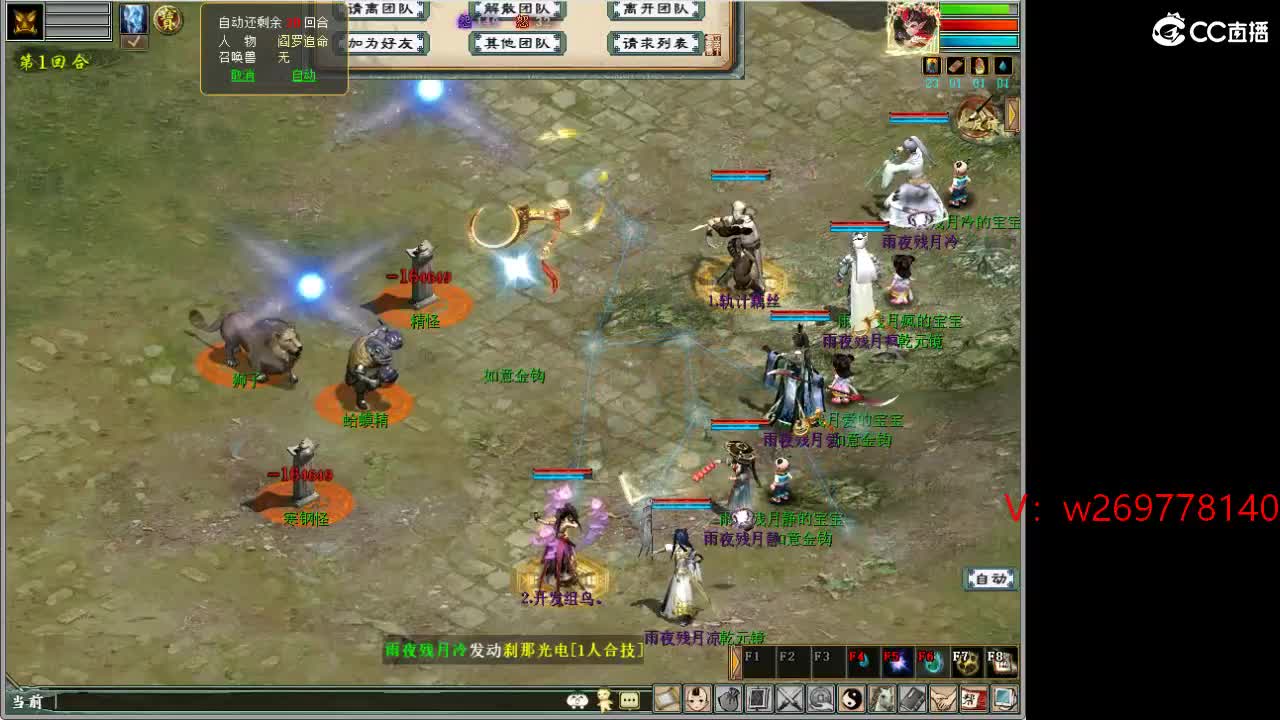Enable 自动 auto mode in the turn panel

tap(303, 75)
